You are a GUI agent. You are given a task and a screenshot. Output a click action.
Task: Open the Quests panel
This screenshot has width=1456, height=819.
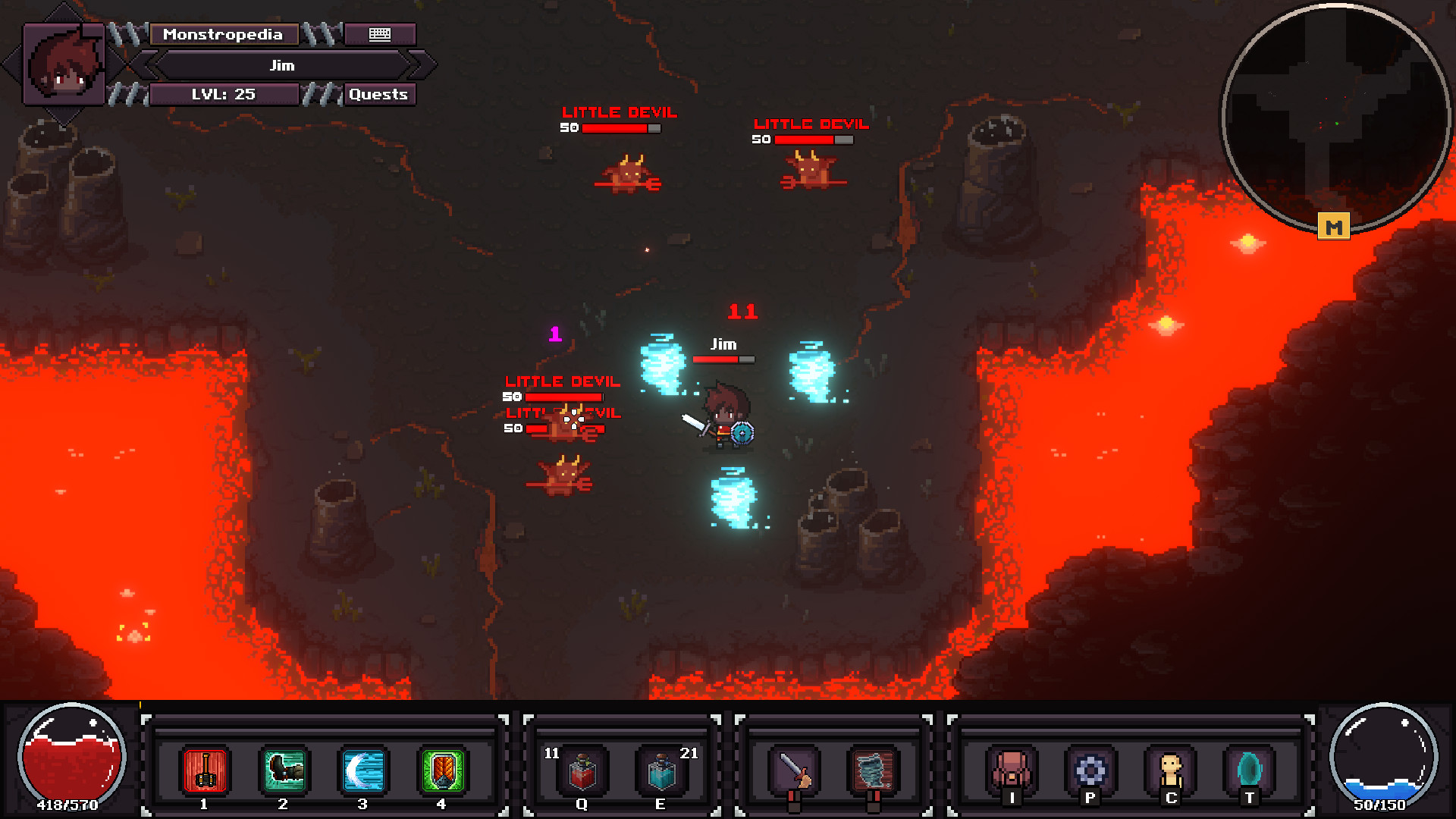[378, 94]
